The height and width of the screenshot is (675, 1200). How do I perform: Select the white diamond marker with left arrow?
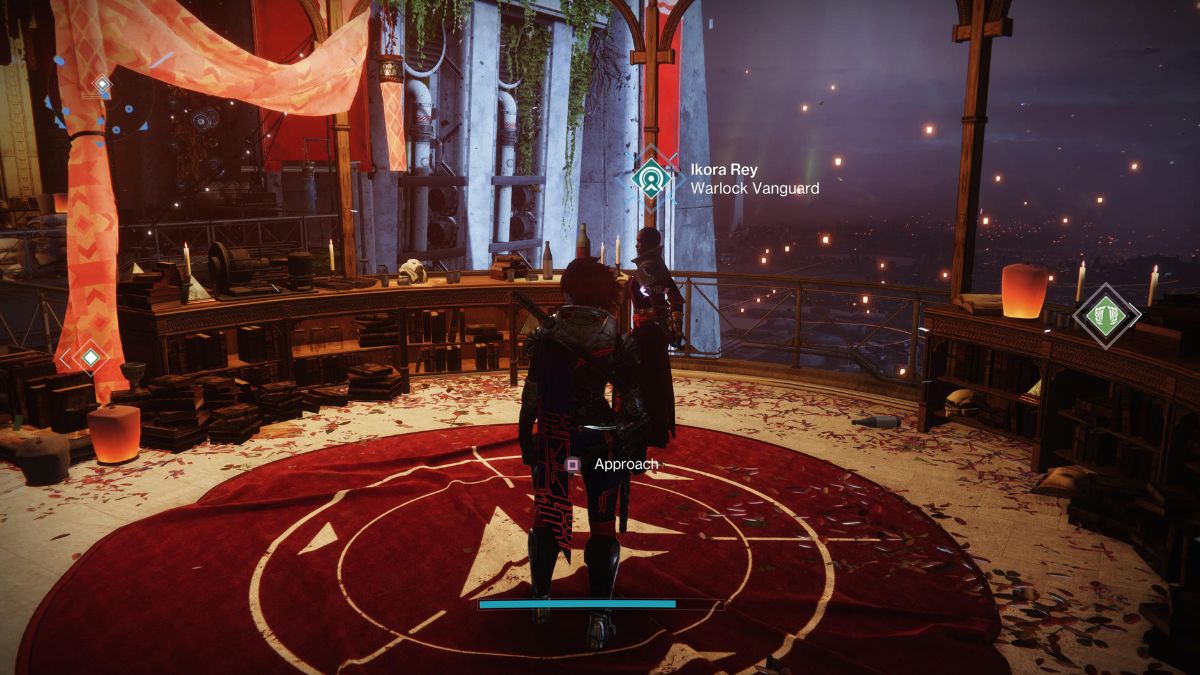click(x=88, y=356)
